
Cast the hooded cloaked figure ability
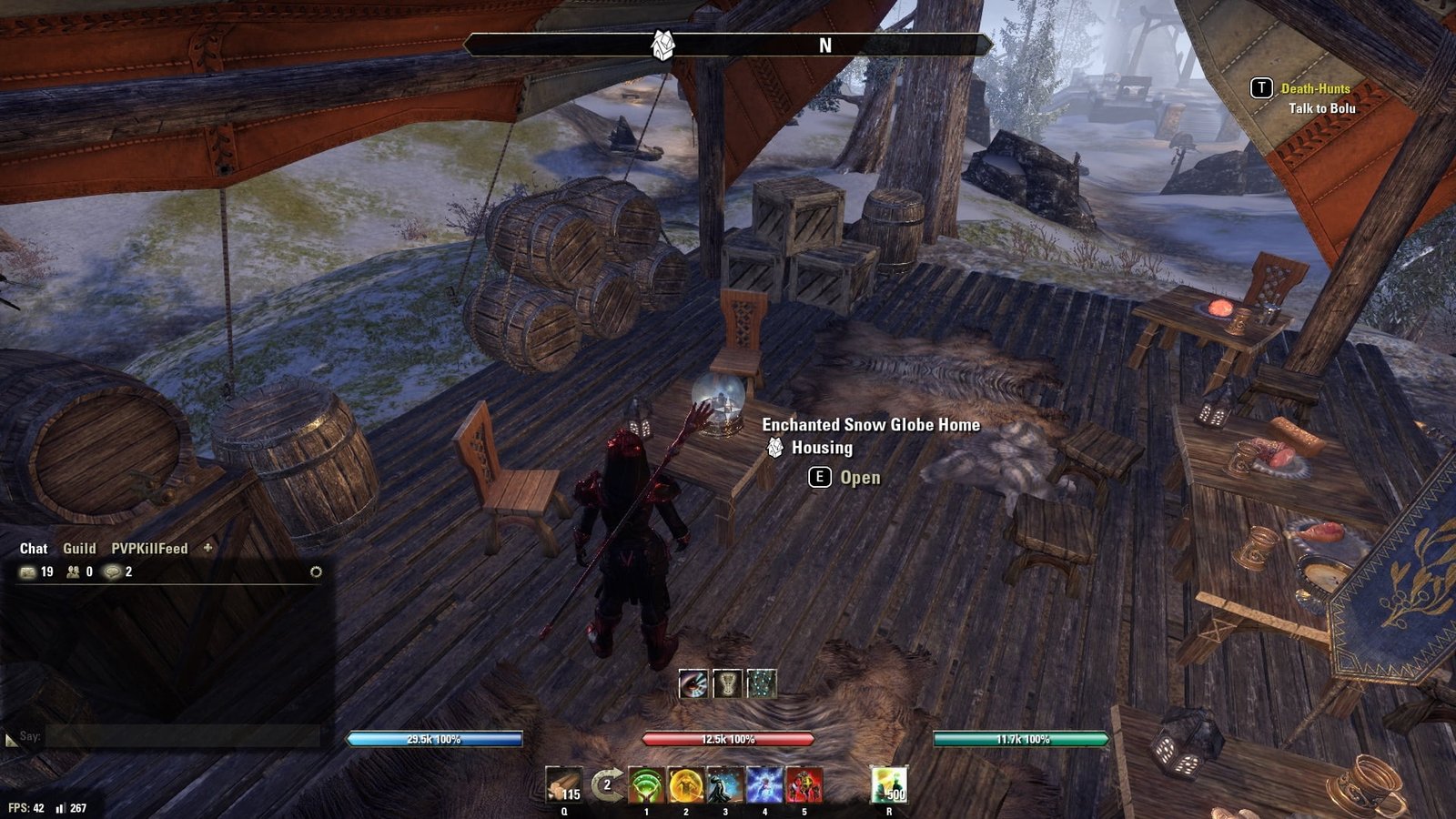[x=725, y=785]
